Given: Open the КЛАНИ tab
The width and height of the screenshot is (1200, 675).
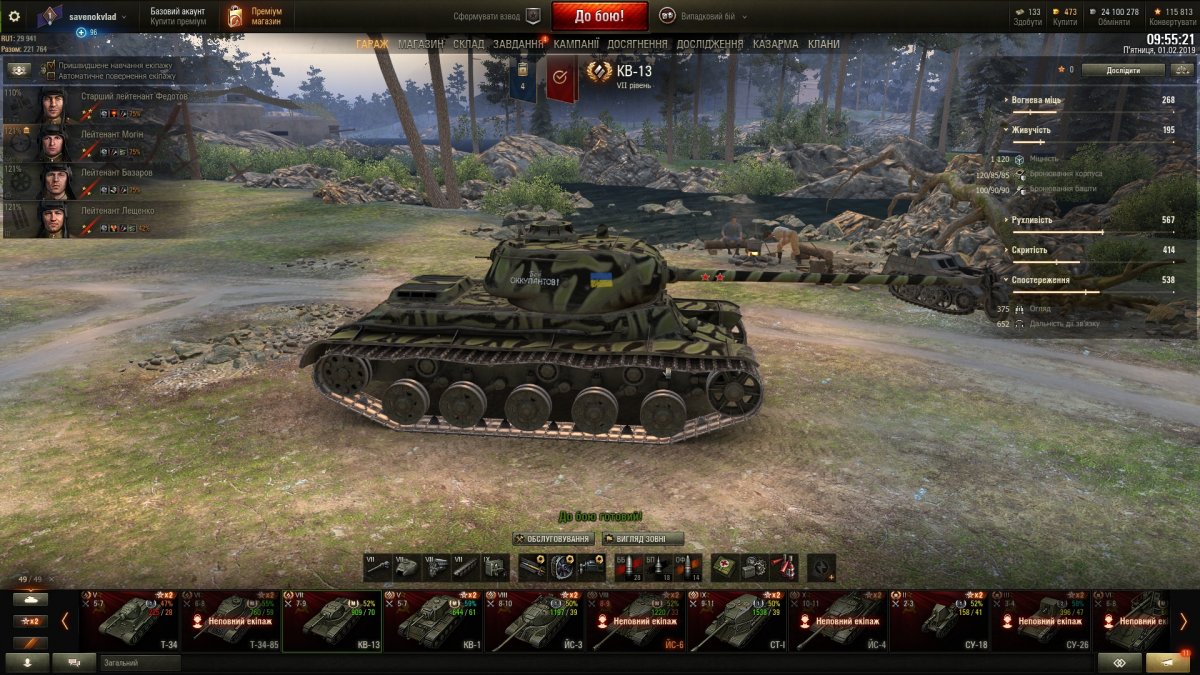Looking at the screenshot, I should point(823,44).
